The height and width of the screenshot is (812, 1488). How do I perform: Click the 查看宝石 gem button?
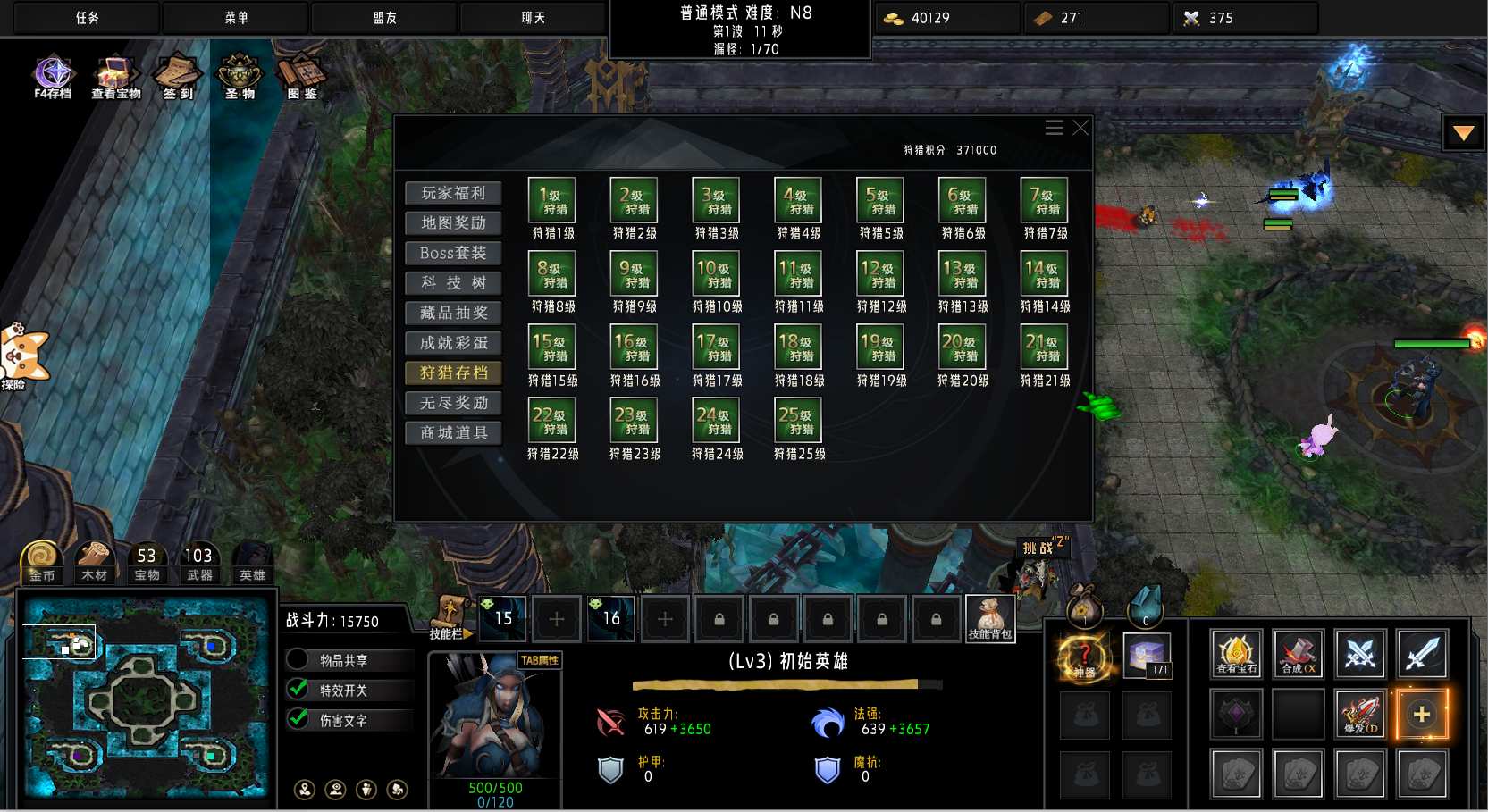(x=1236, y=654)
